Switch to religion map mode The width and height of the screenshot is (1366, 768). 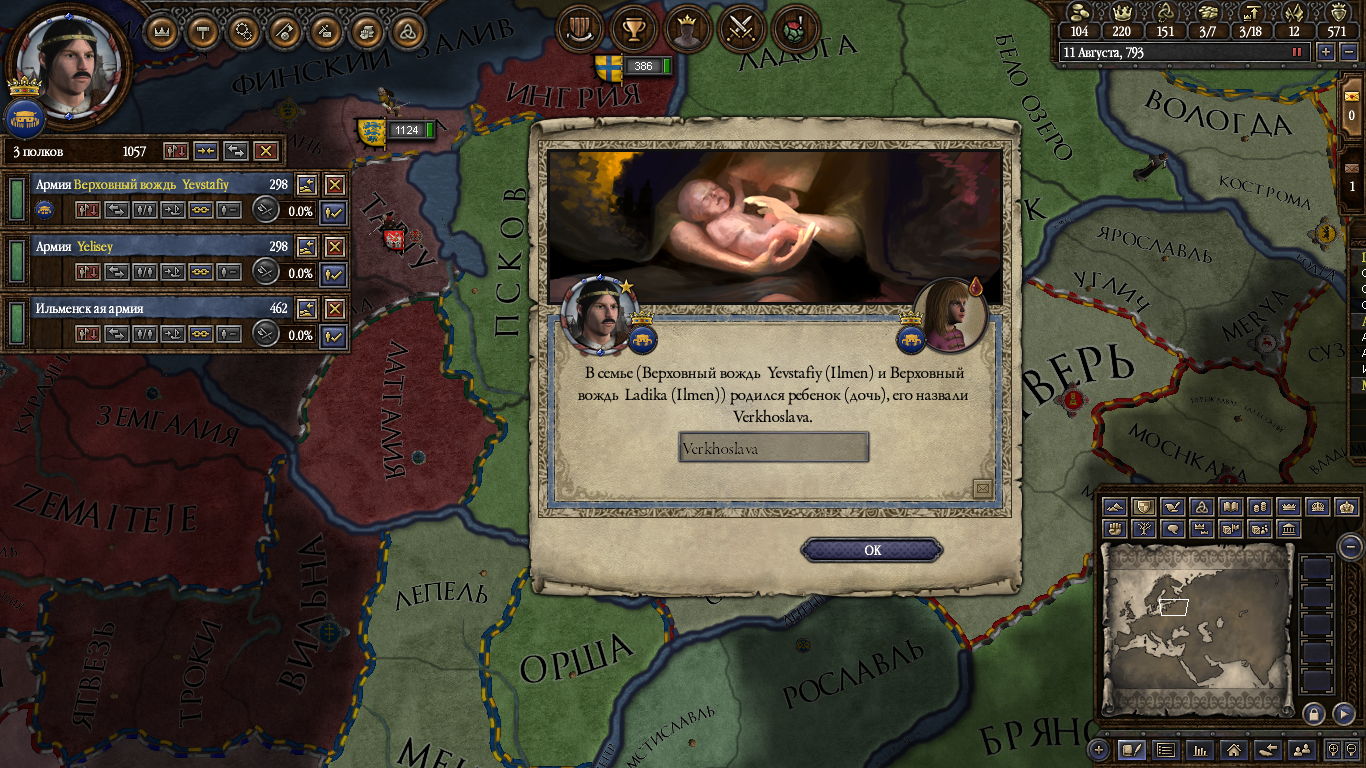click(x=1203, y=507)
